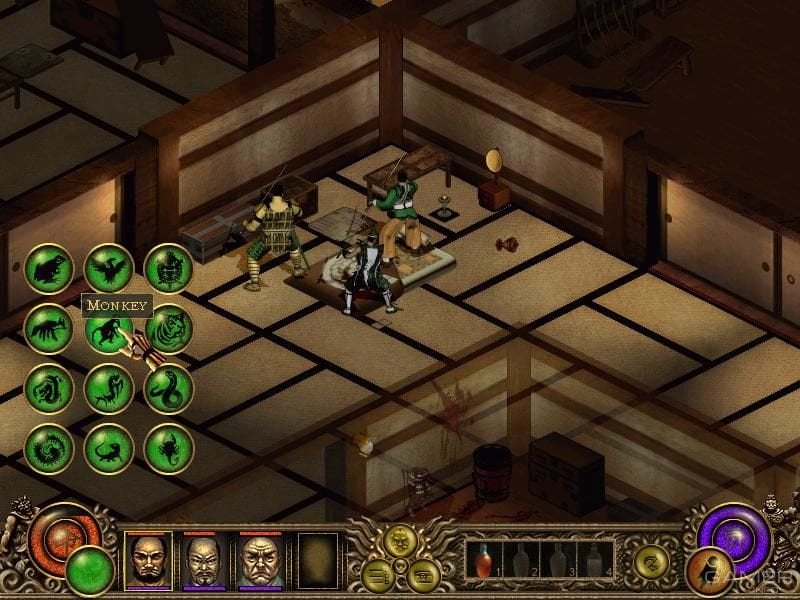
Task: Click the green orb button
Action: click(x=88, y=570)
